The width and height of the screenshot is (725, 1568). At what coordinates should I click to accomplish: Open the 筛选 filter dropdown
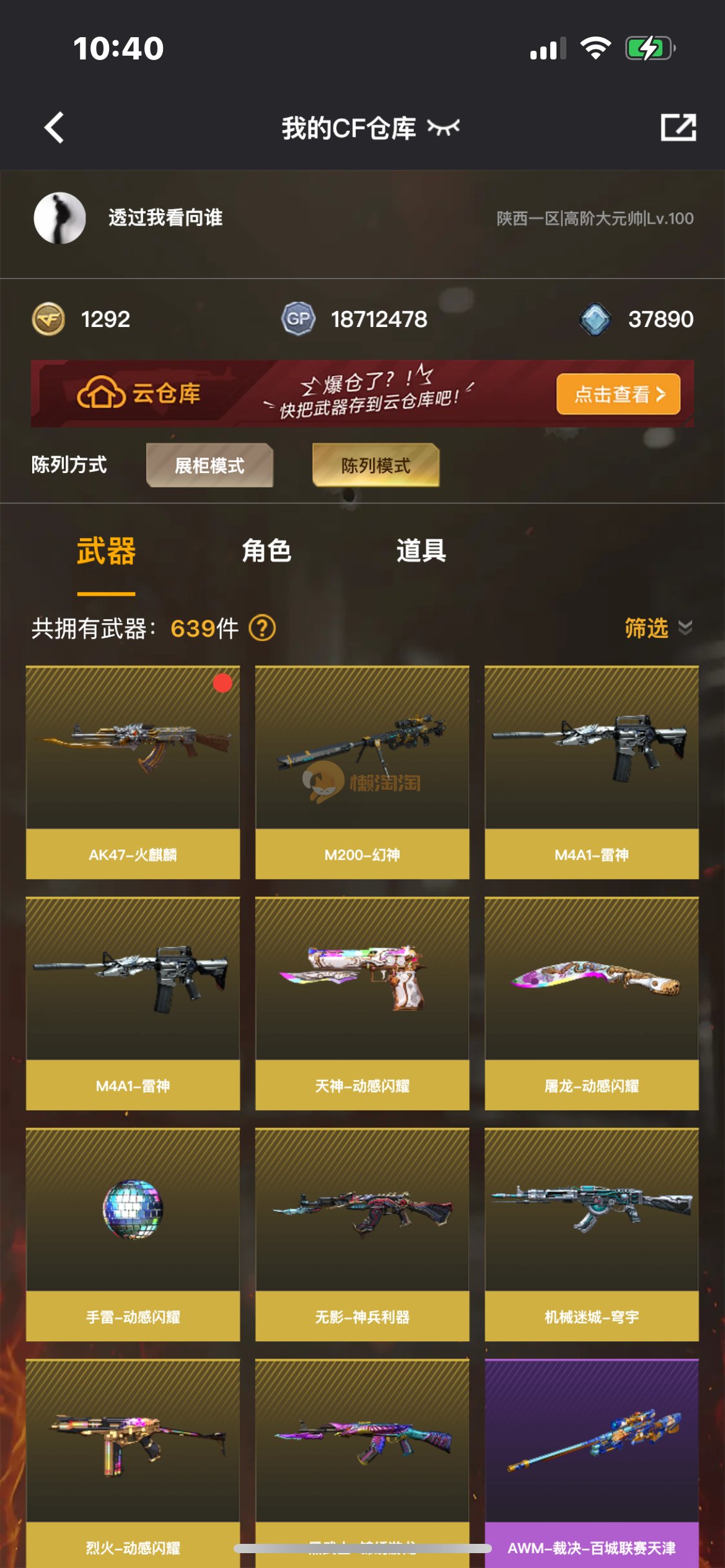[657, 628]
